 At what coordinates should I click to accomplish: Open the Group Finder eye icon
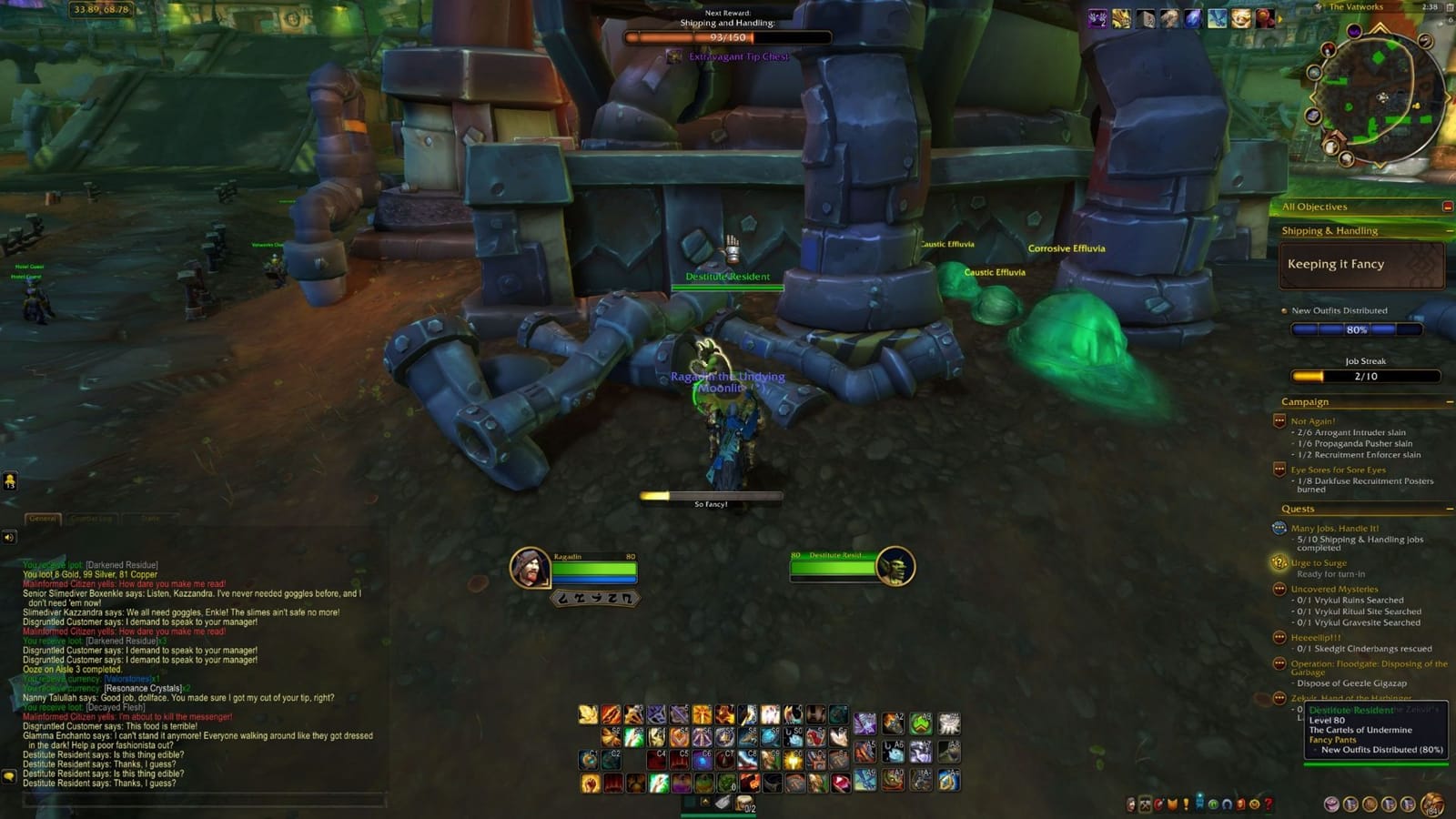point(1213,805)
